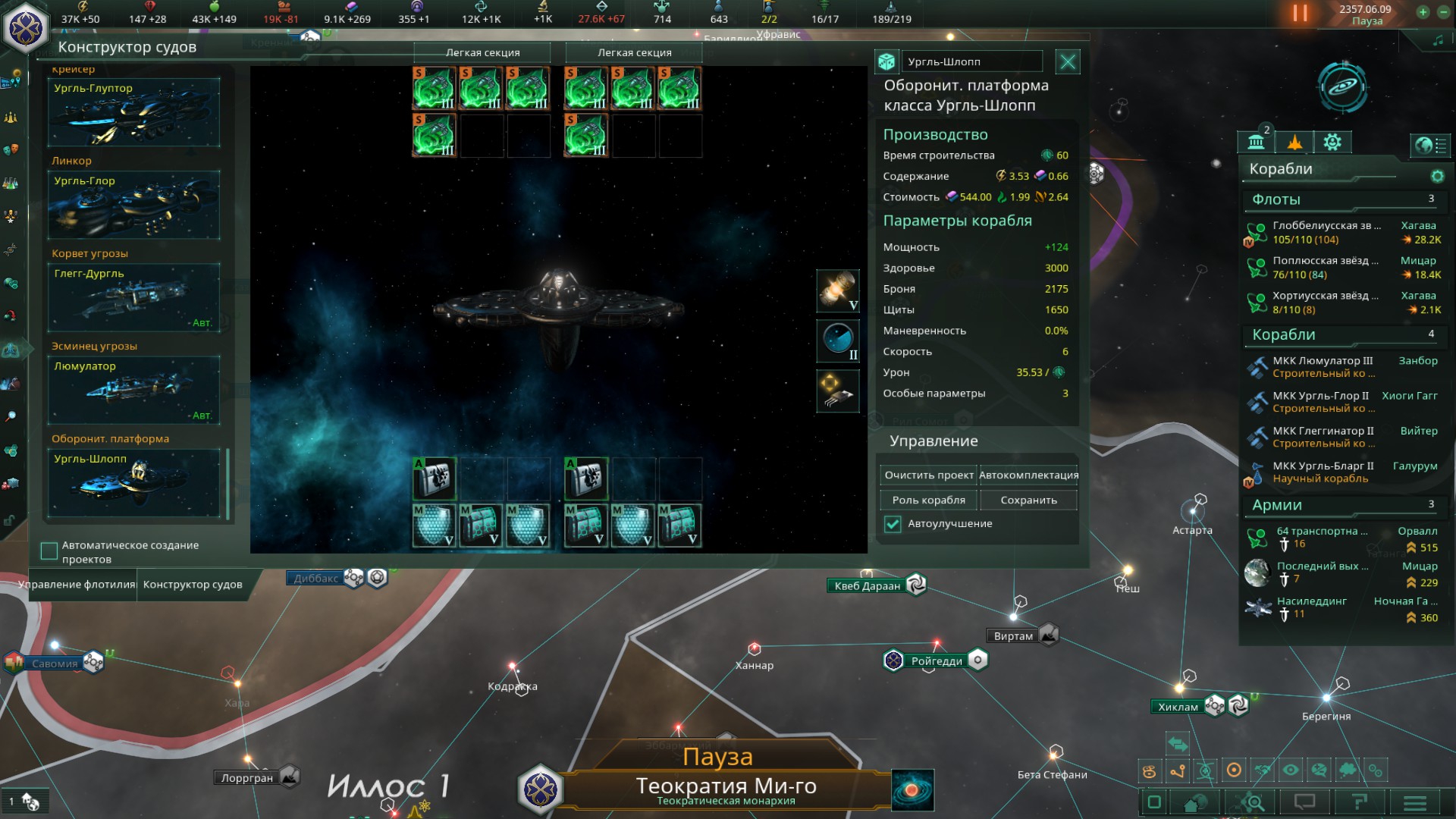Open the empire emblem government panel
The width and height of the screenshot is (1456, 819).
[26, 28]
